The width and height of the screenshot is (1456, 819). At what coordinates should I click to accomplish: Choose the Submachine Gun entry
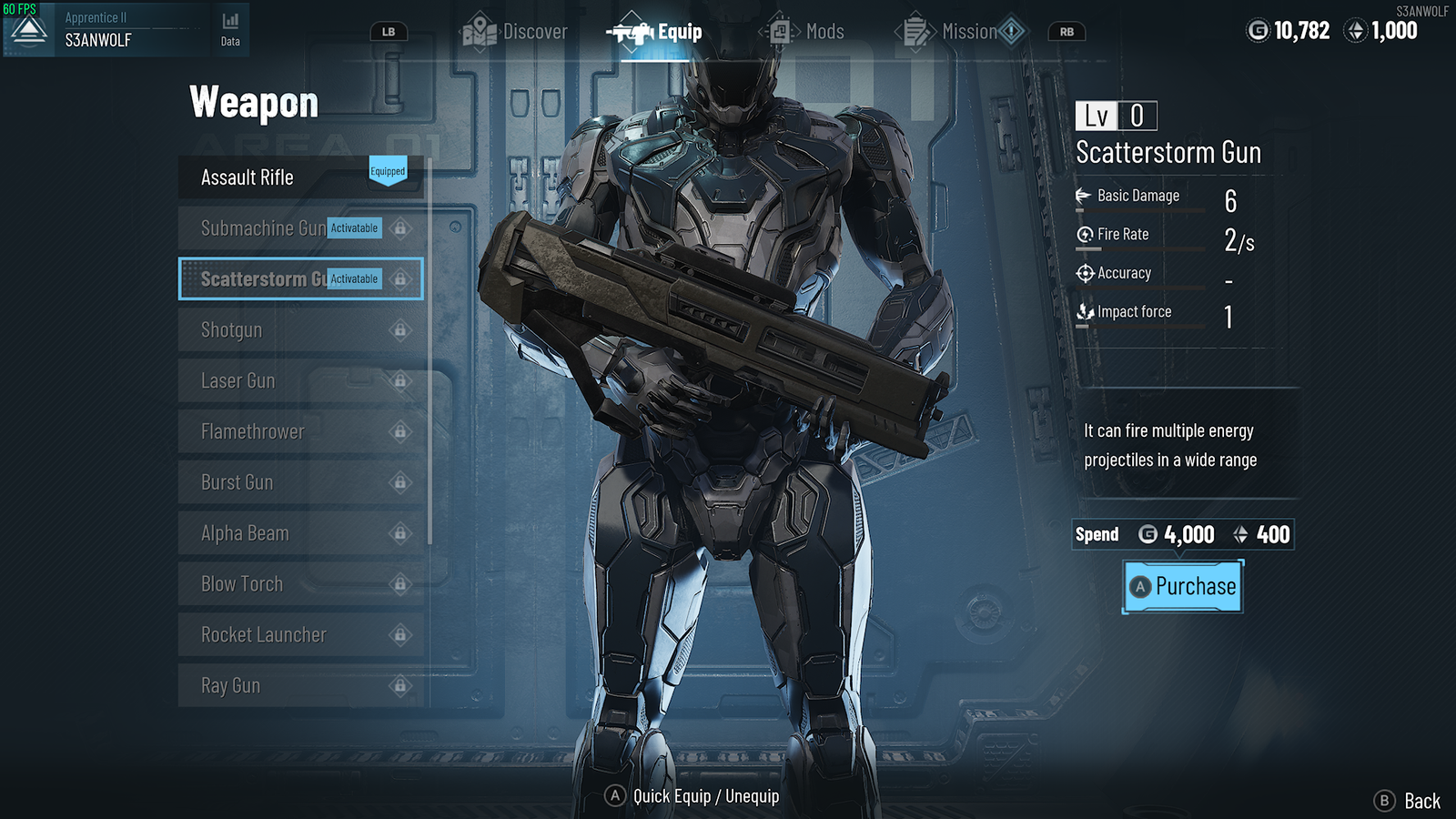(x=300, y=228)
